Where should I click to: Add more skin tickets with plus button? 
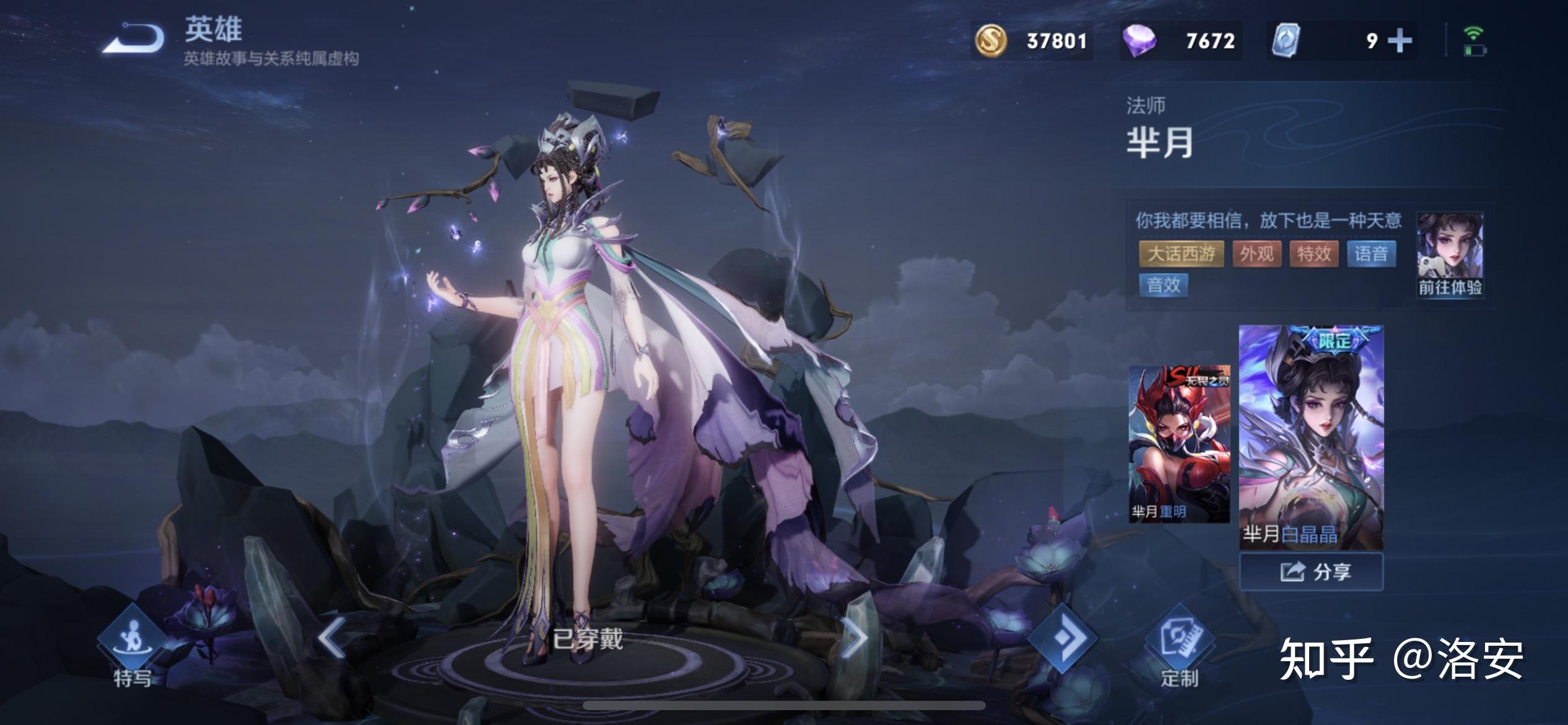tap(1400, 41)
